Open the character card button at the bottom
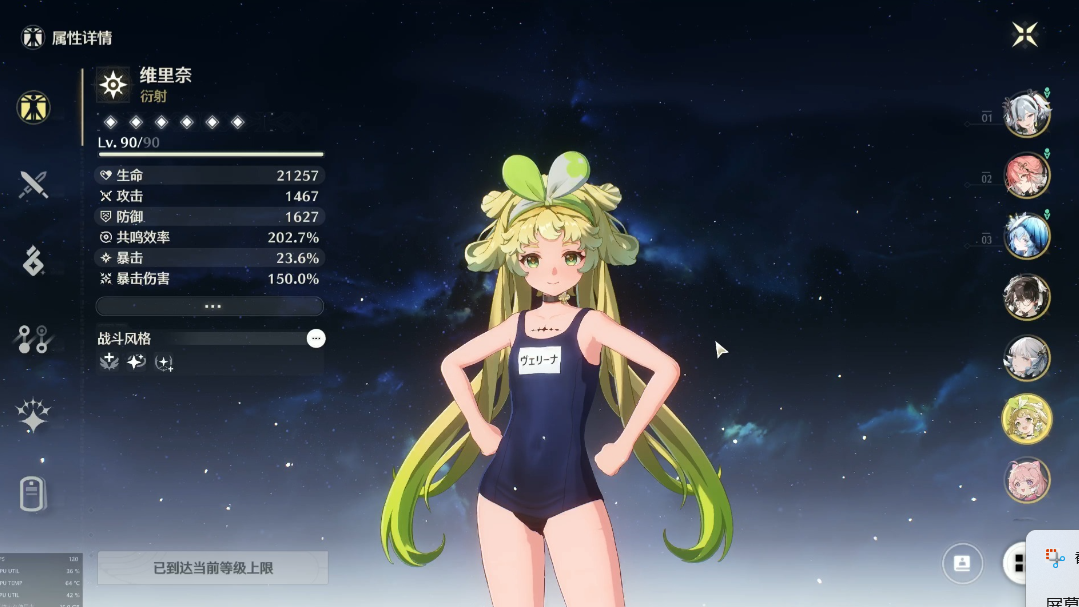This screenshot has width=1079, height=607. click(962, 563)
